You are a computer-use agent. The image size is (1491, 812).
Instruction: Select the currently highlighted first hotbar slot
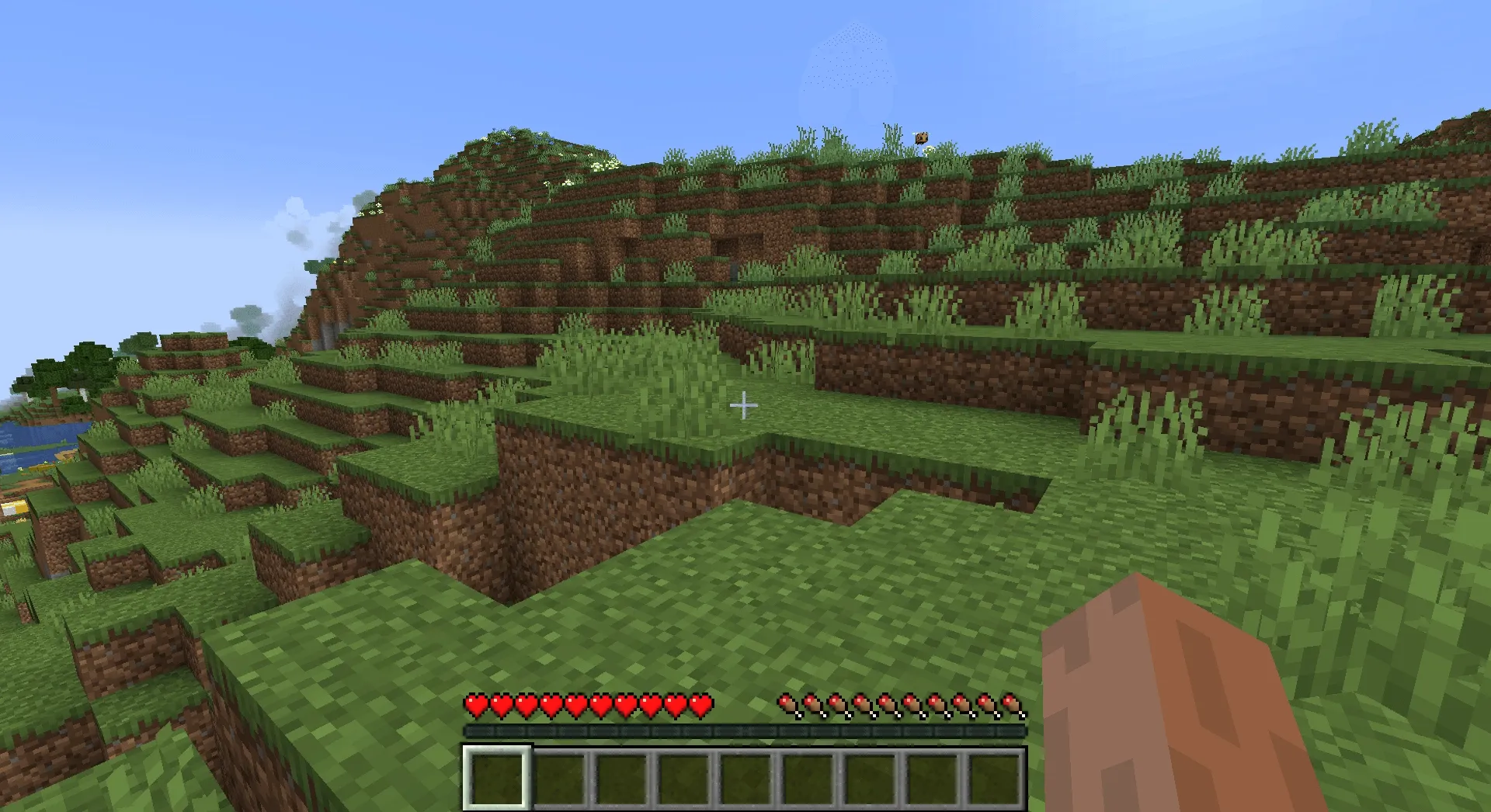497,776
